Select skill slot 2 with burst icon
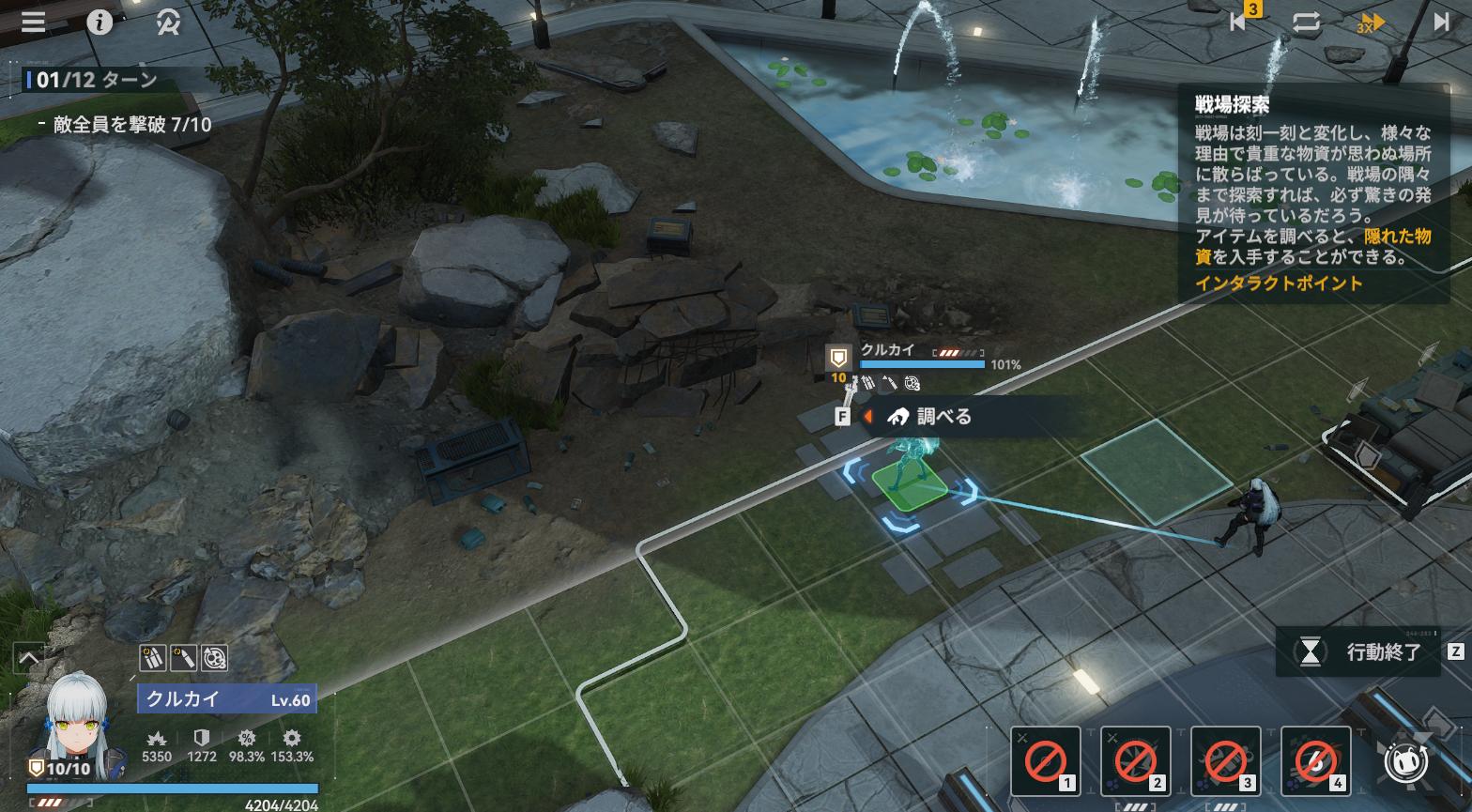 [x=1135, y=760]
